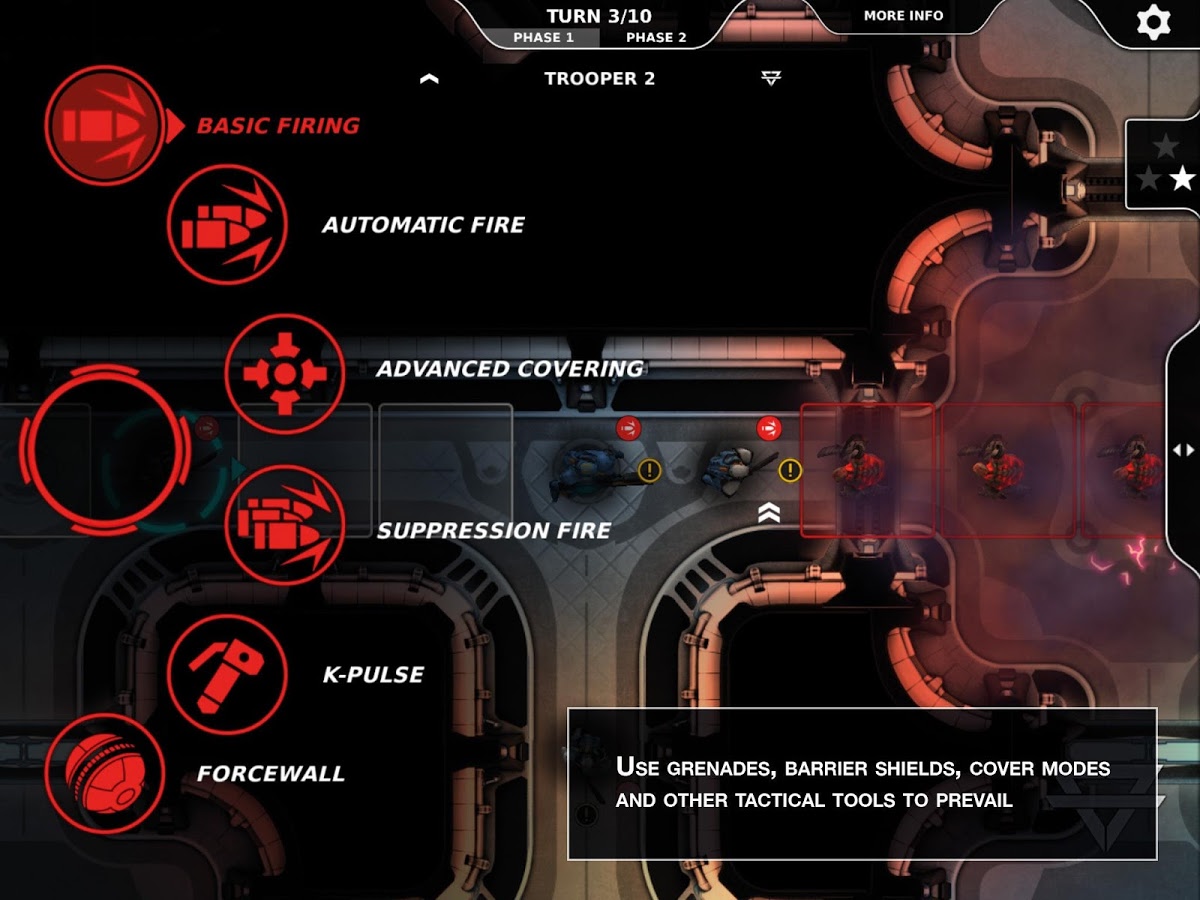Use the K-Pulse ability

point(227,674)
